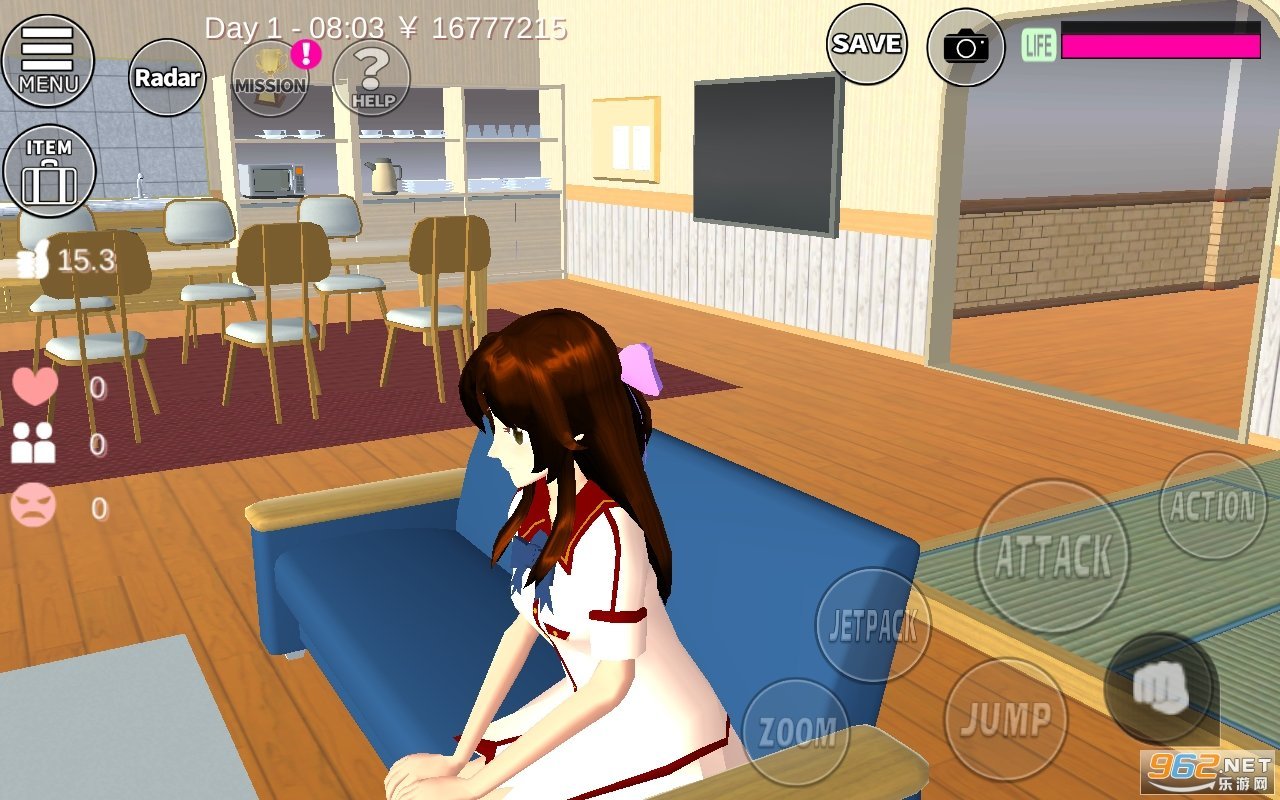
Task: Take a photo with the camera button
Action: [965, 46]
